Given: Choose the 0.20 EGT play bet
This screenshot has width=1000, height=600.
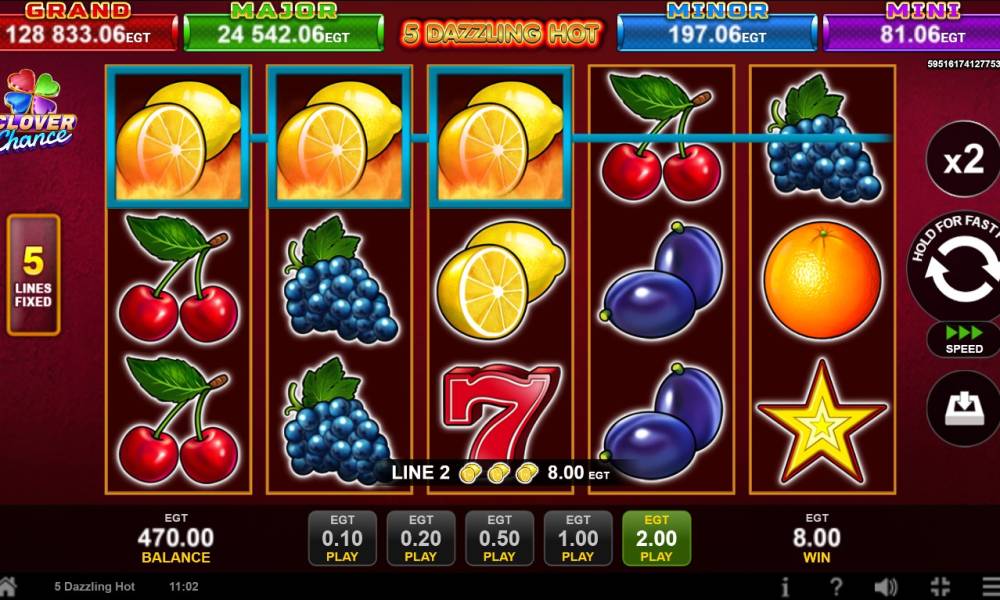Looking at the screenshot, I should click(421, 538).
